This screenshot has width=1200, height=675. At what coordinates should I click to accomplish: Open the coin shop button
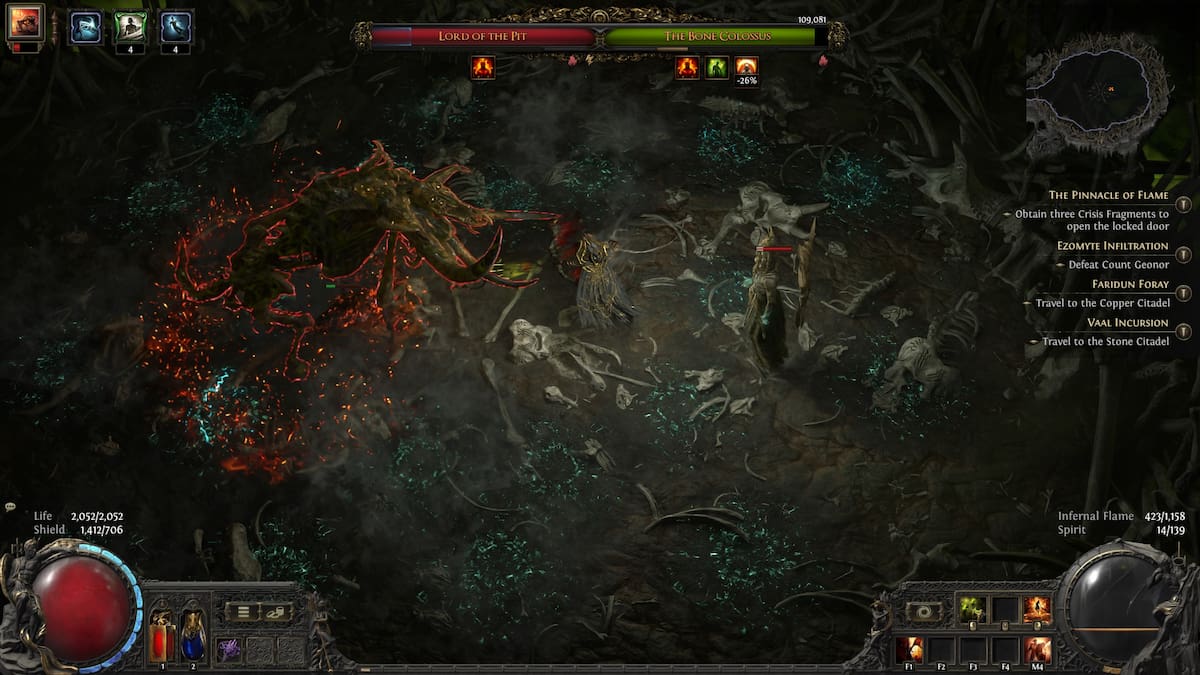[276, 612]
